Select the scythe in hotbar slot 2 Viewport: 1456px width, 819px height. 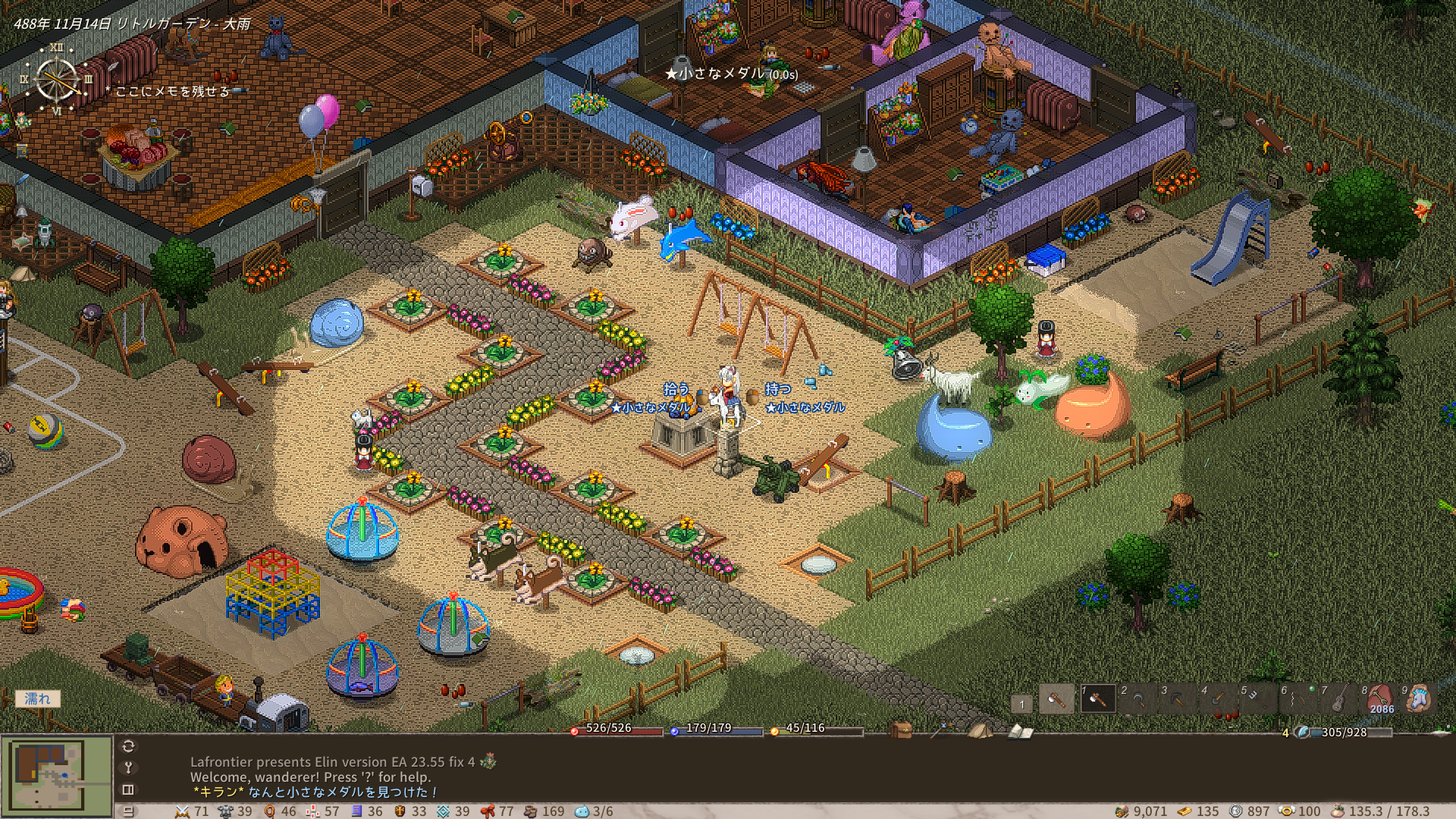click(1137, 699)
